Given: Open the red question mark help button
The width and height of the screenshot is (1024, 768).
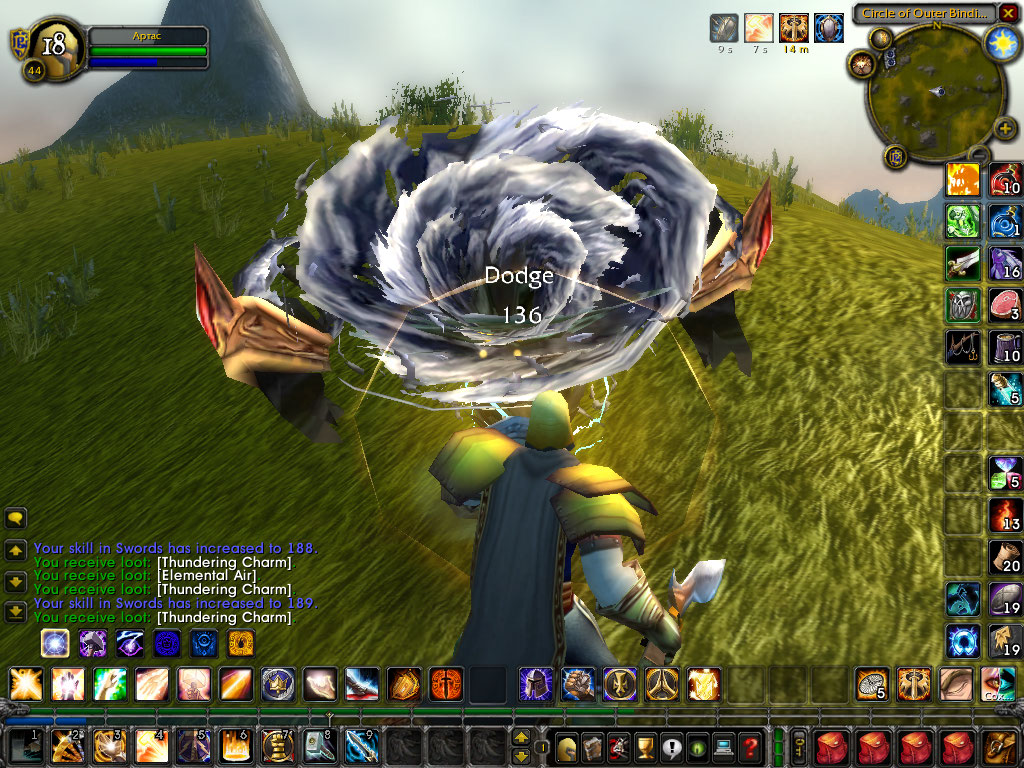Looking at the screenshot, I should (750, 746).
